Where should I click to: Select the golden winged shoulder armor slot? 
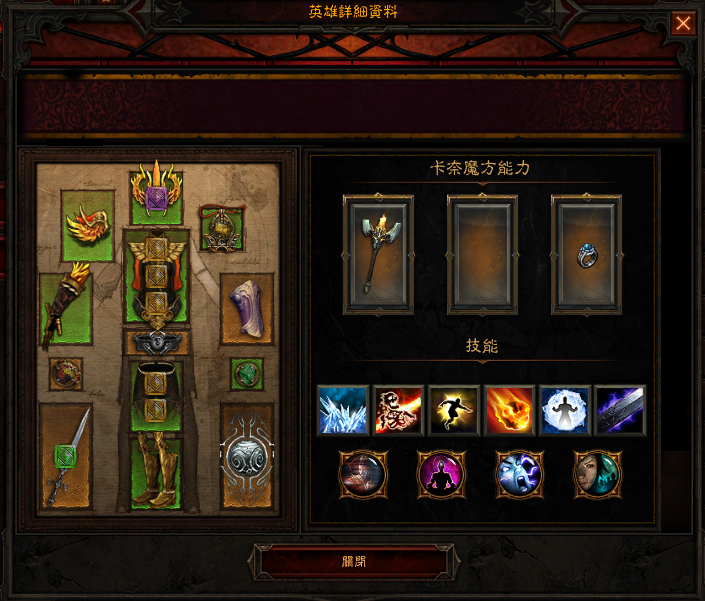coord(88,224)
